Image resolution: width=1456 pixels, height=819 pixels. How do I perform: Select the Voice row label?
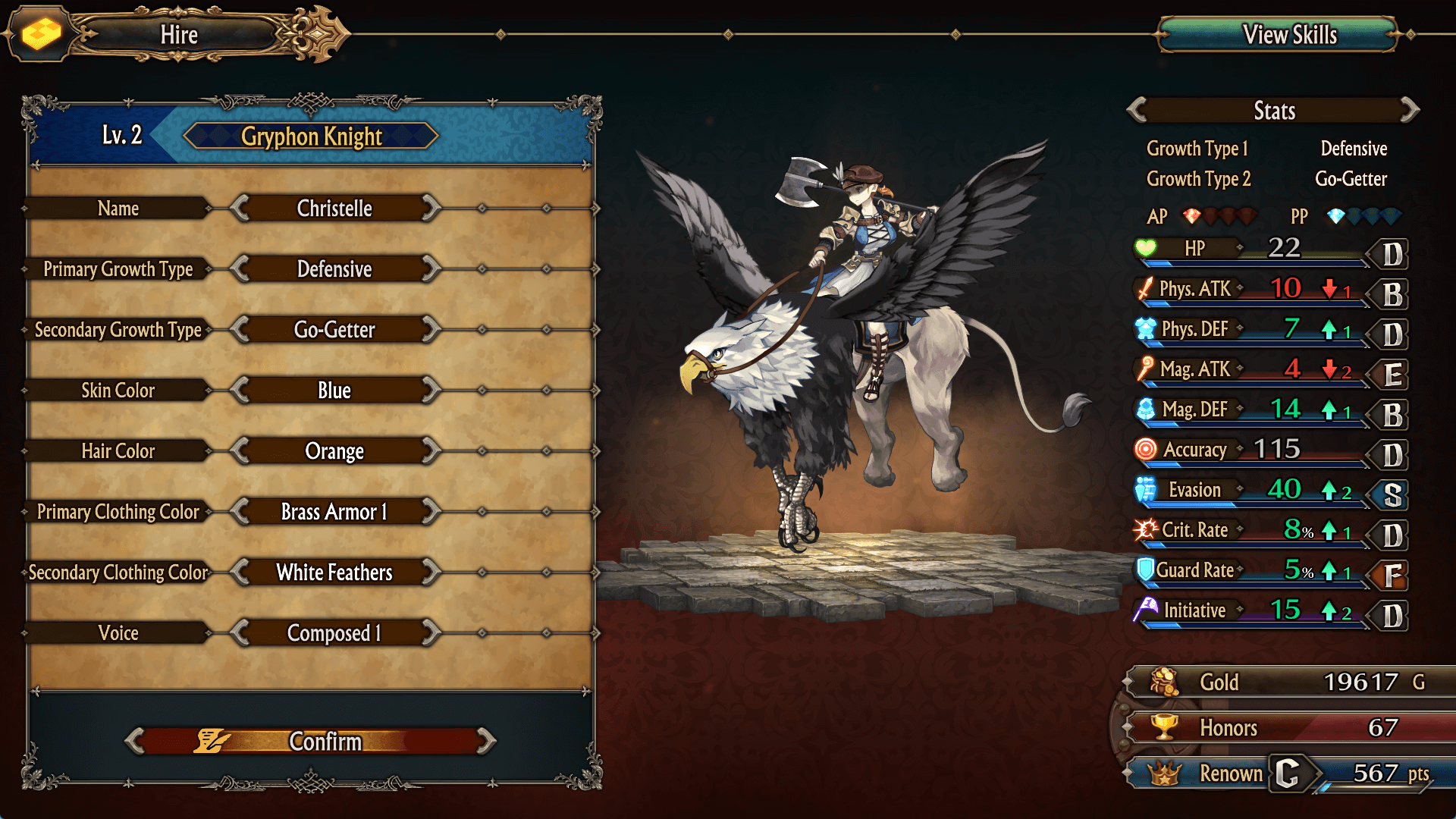click(x=118, y=633)
